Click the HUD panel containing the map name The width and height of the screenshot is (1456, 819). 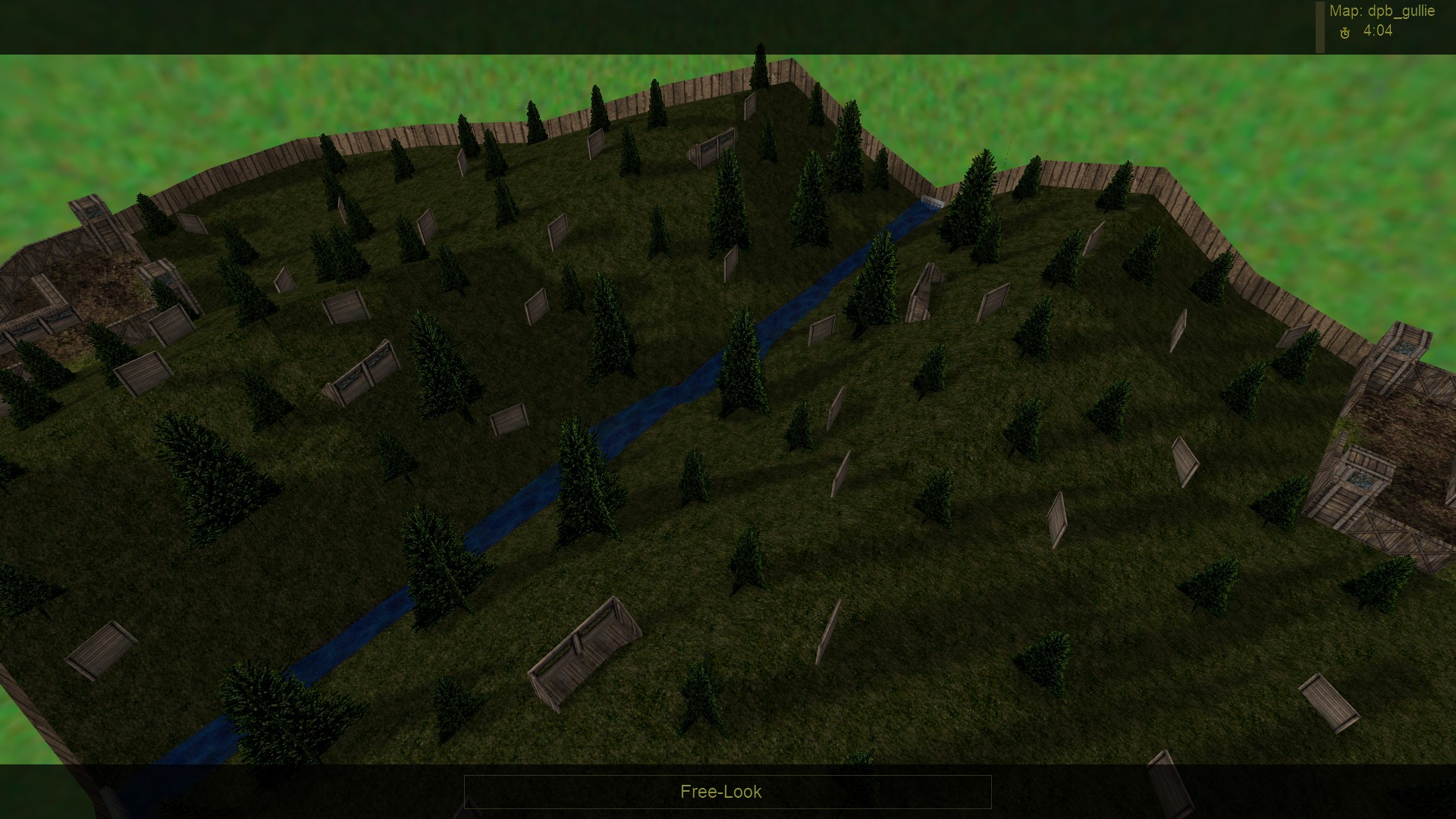[x=1380, y=23]
